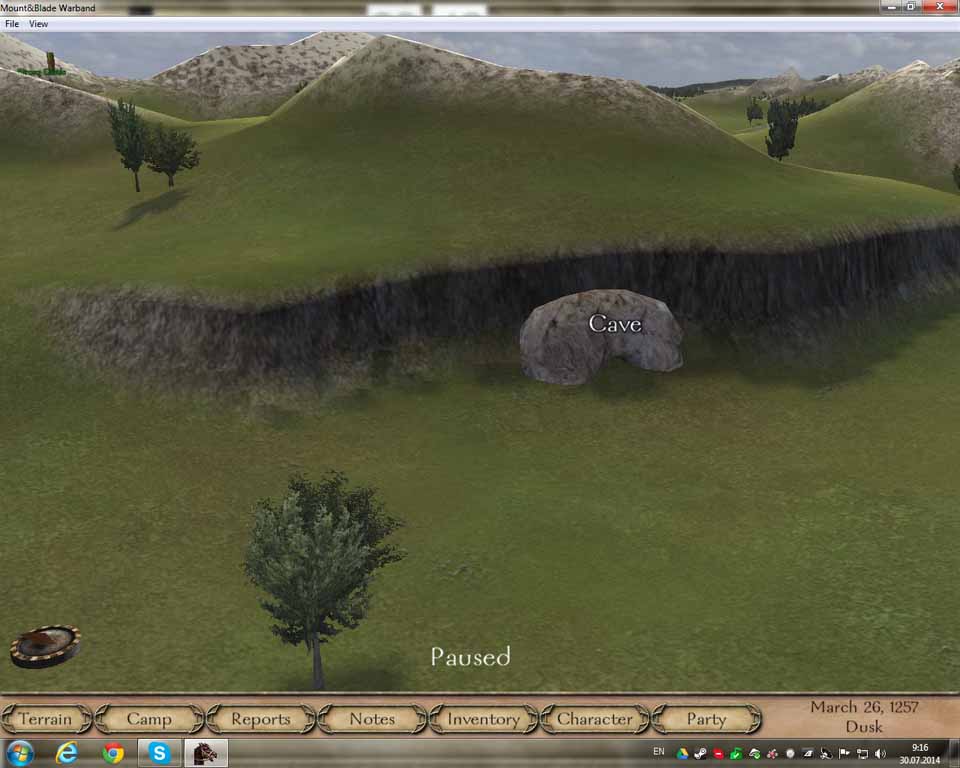960x768 pixels.
Task: Open the Inventory
Action: click(483, 719)
